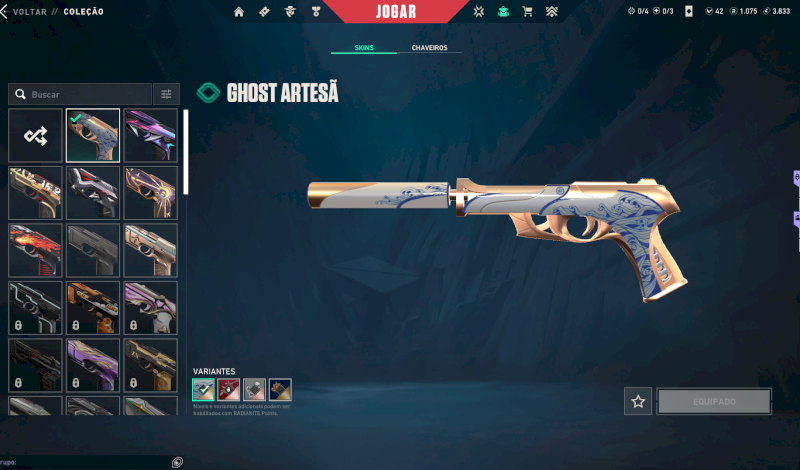Select the plain grey default Ghost skin
This screenshot has width=800, height=470.
(x=93, y=249)
